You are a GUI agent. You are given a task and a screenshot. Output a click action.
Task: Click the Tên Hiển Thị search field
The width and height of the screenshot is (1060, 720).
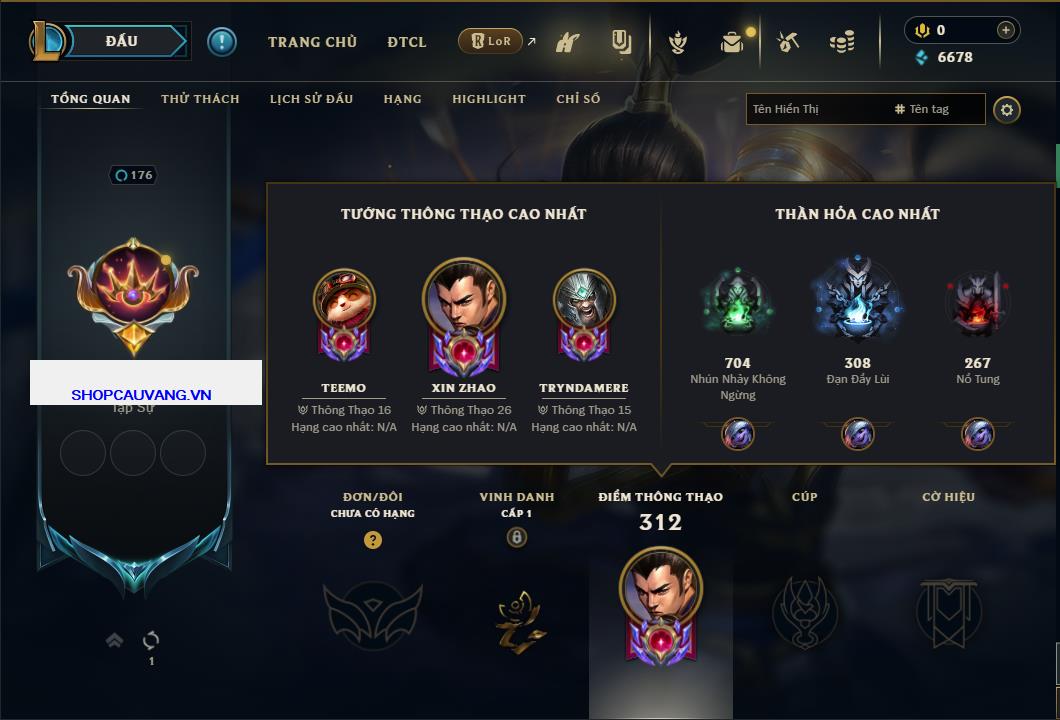click(815, 109)
